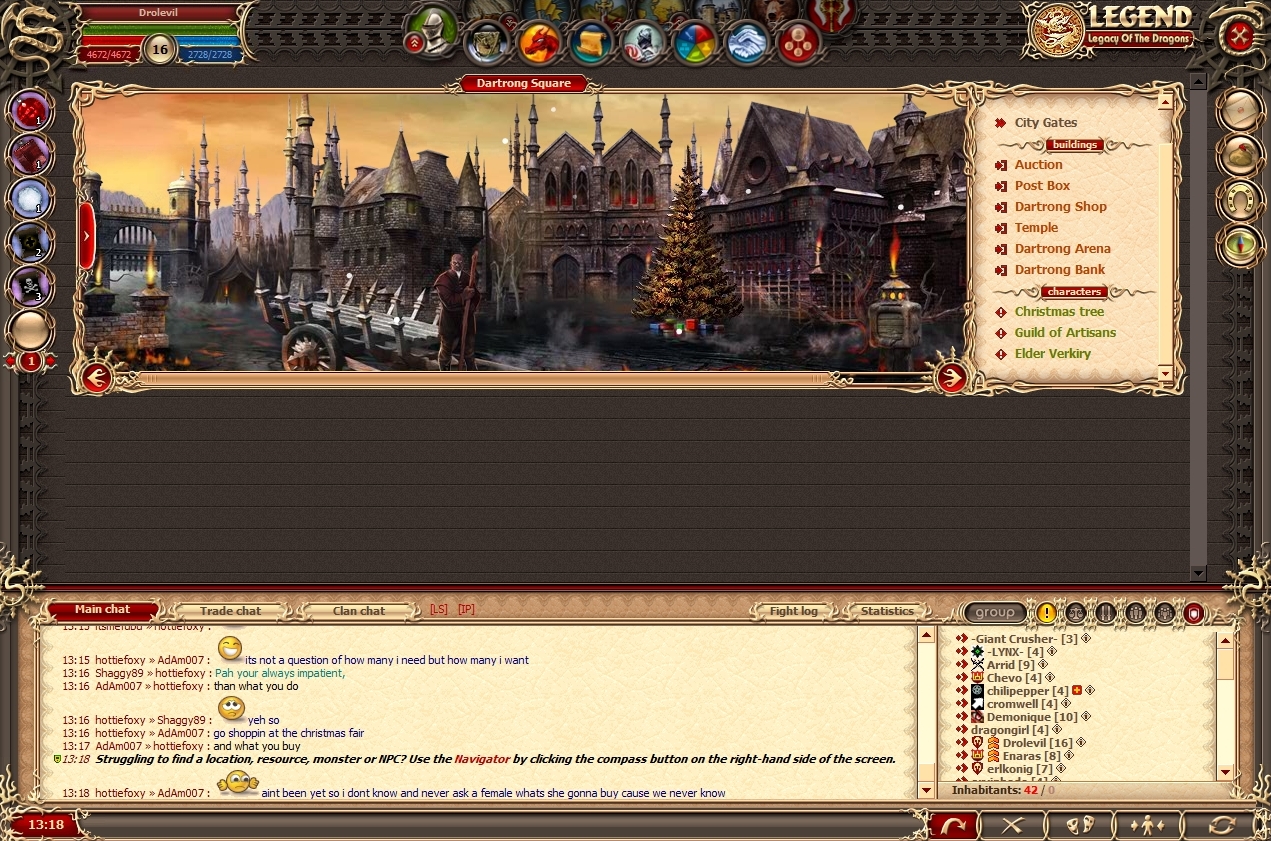Screen dimensions: 1271x841
Task: Click the group button above the player list
Action: (995, 612)
